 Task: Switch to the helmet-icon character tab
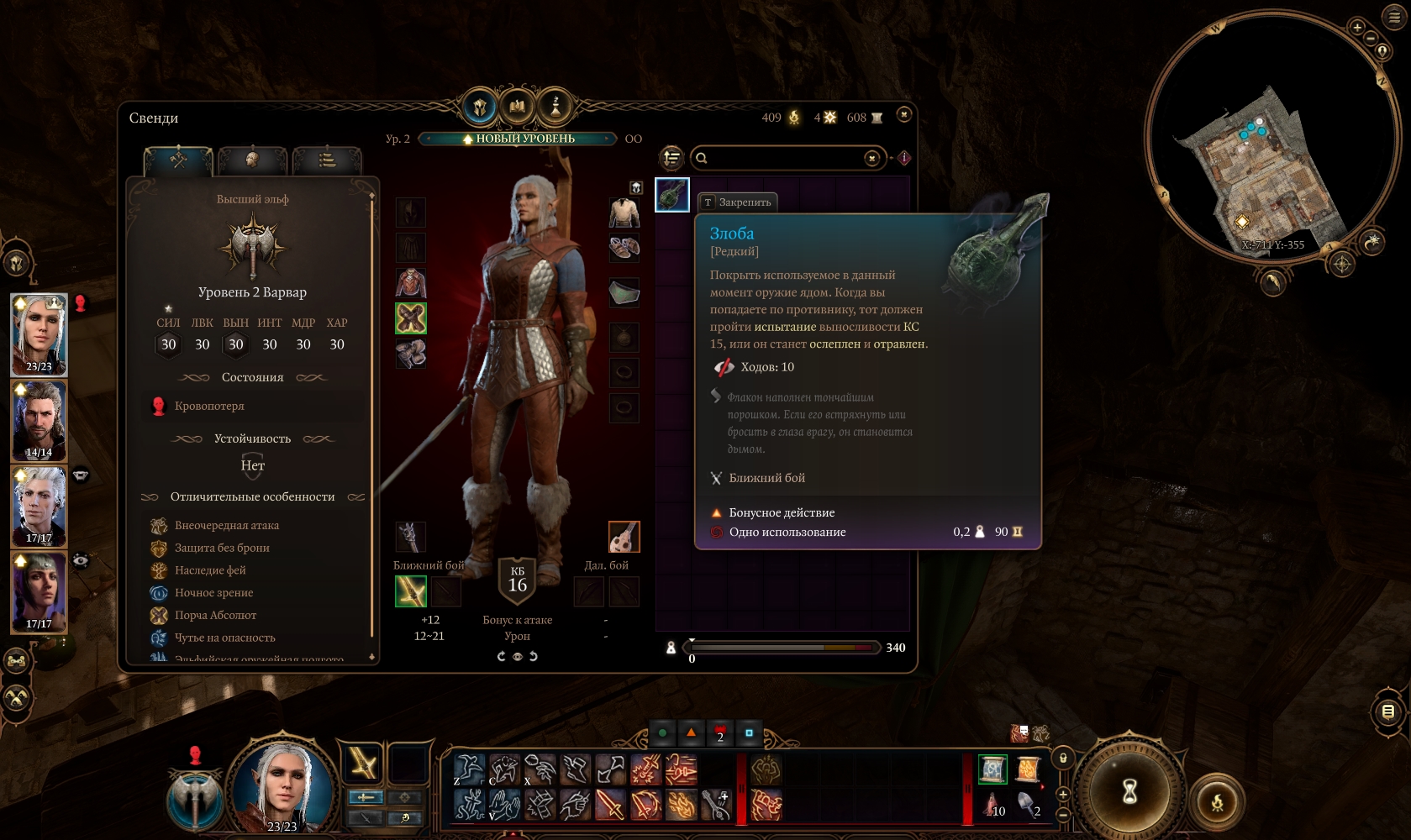(252, 159)
